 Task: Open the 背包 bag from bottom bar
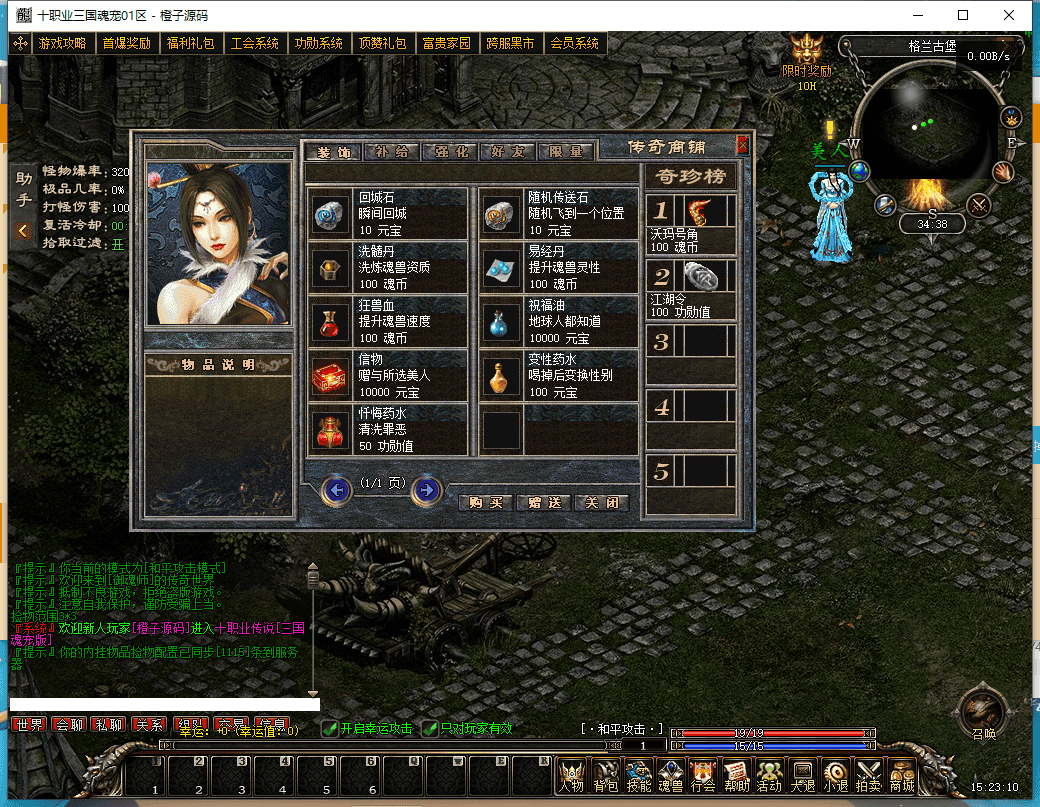coord(605,776)
